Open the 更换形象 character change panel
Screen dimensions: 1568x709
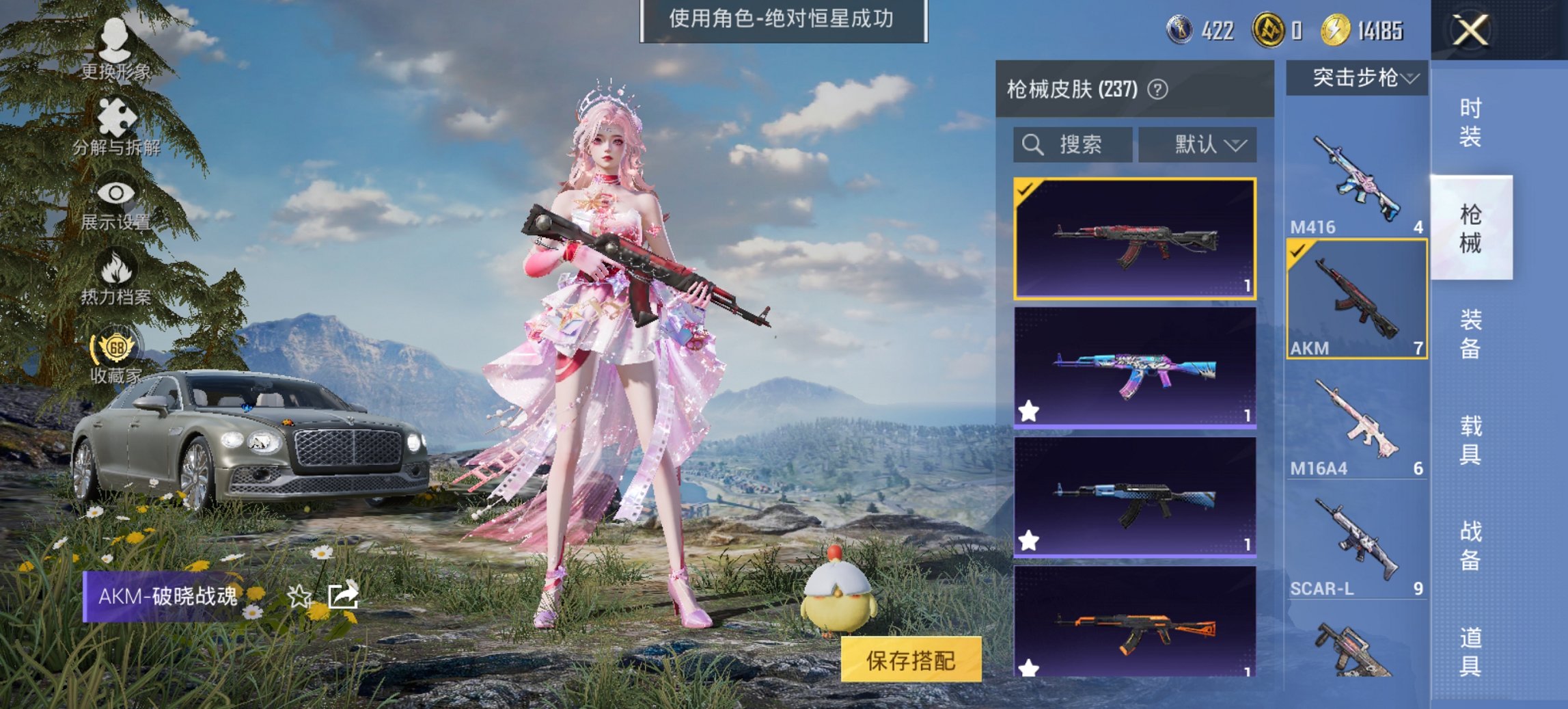[x=115, y=41]
